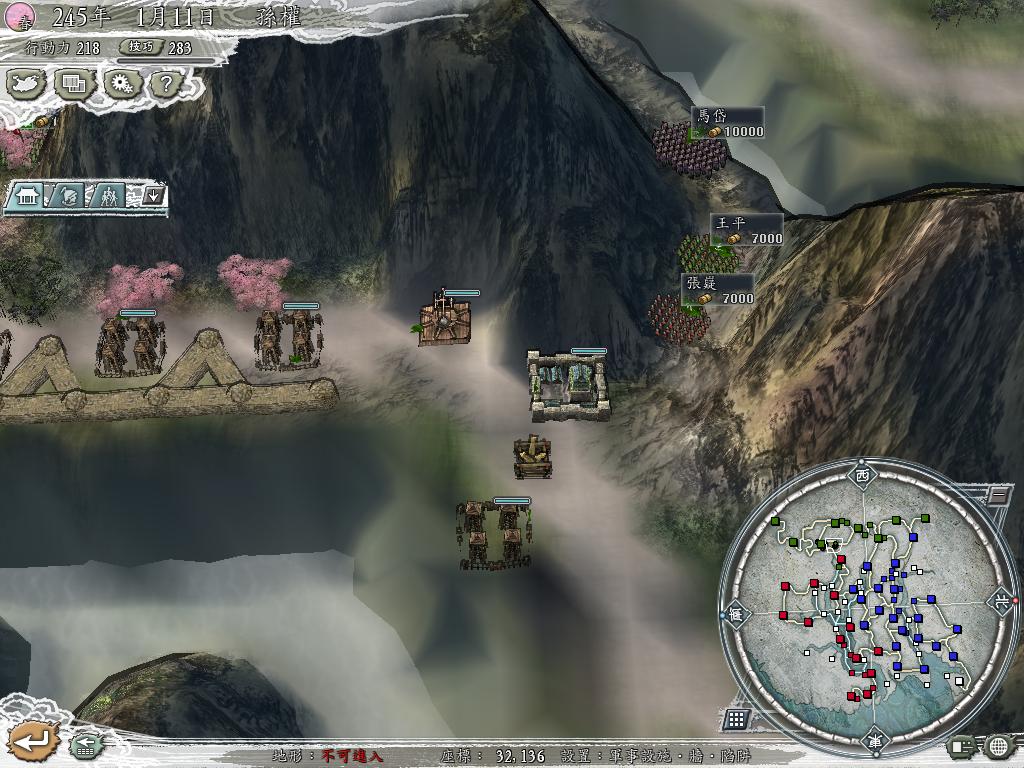Toggle the minimap grid button
Screen dimensions: 1024x768
pos(736,718)
